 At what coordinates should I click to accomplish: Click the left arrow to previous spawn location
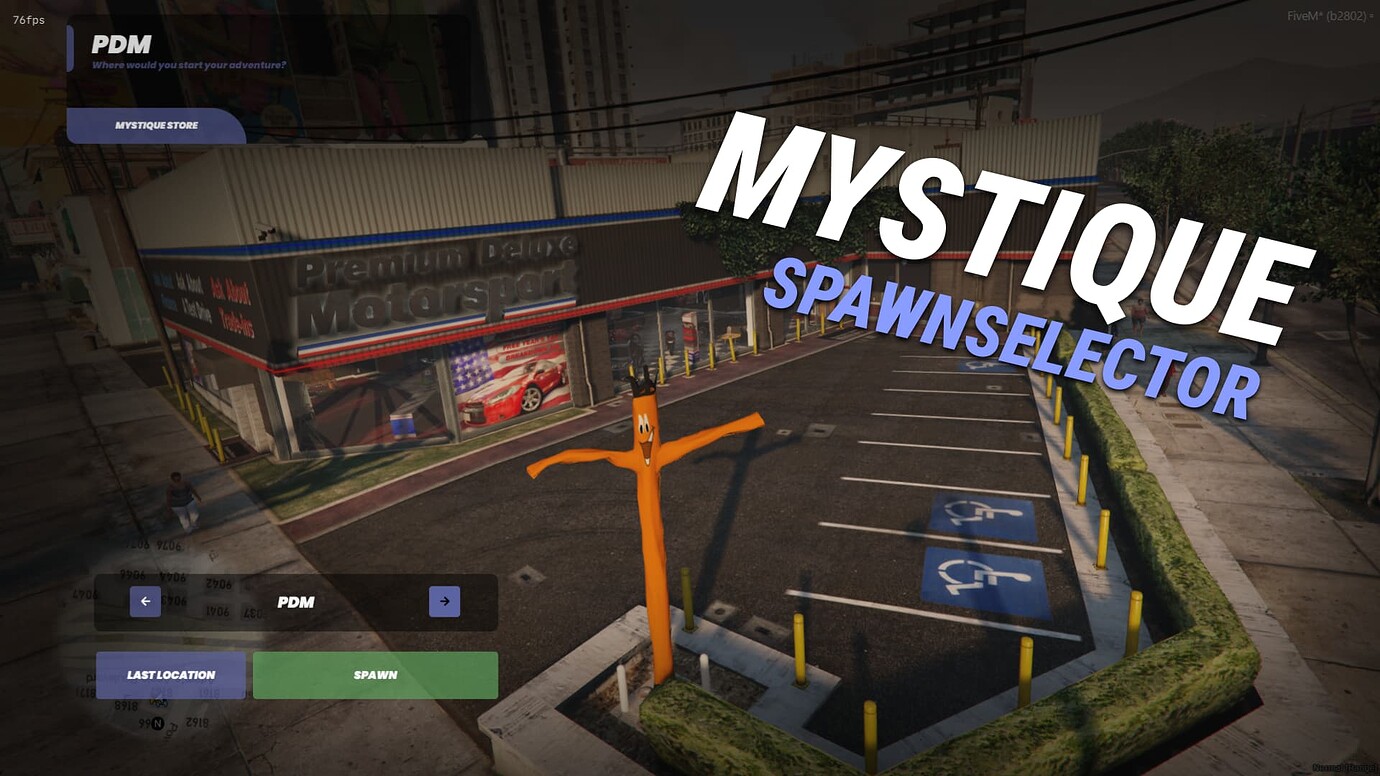pos(145,602)
